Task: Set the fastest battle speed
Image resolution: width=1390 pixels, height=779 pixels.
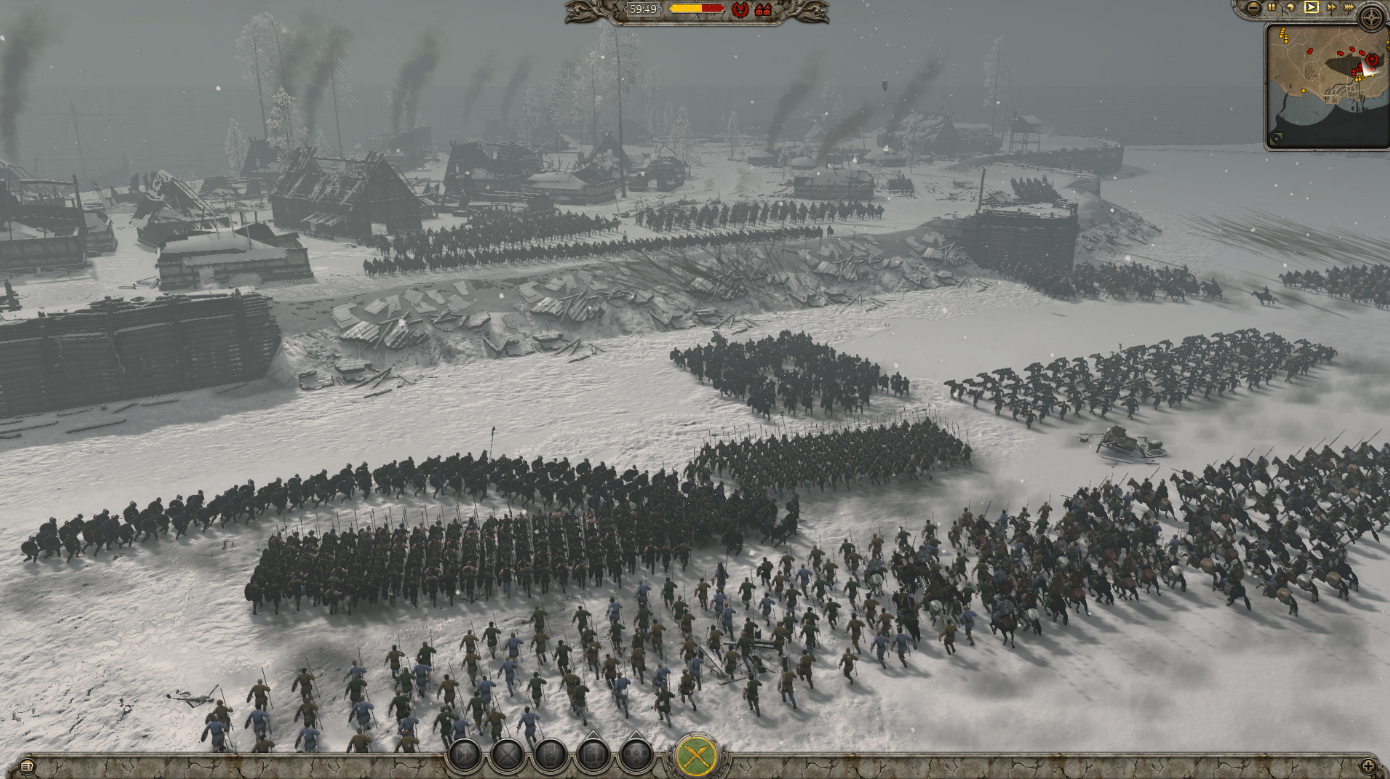Action: pos(1349,7)
